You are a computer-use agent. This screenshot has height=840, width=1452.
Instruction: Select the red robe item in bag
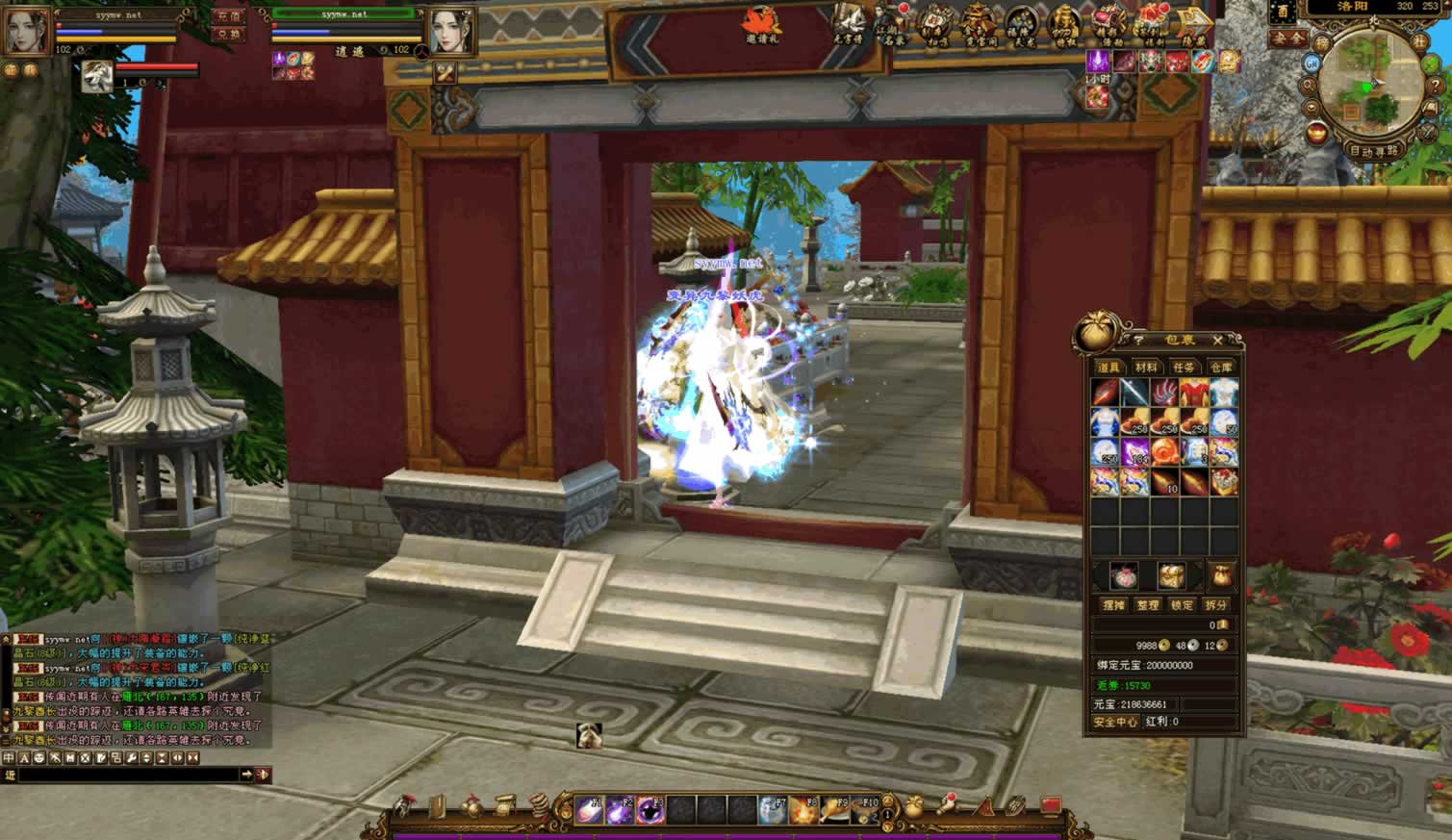(x=1194, y=393)
